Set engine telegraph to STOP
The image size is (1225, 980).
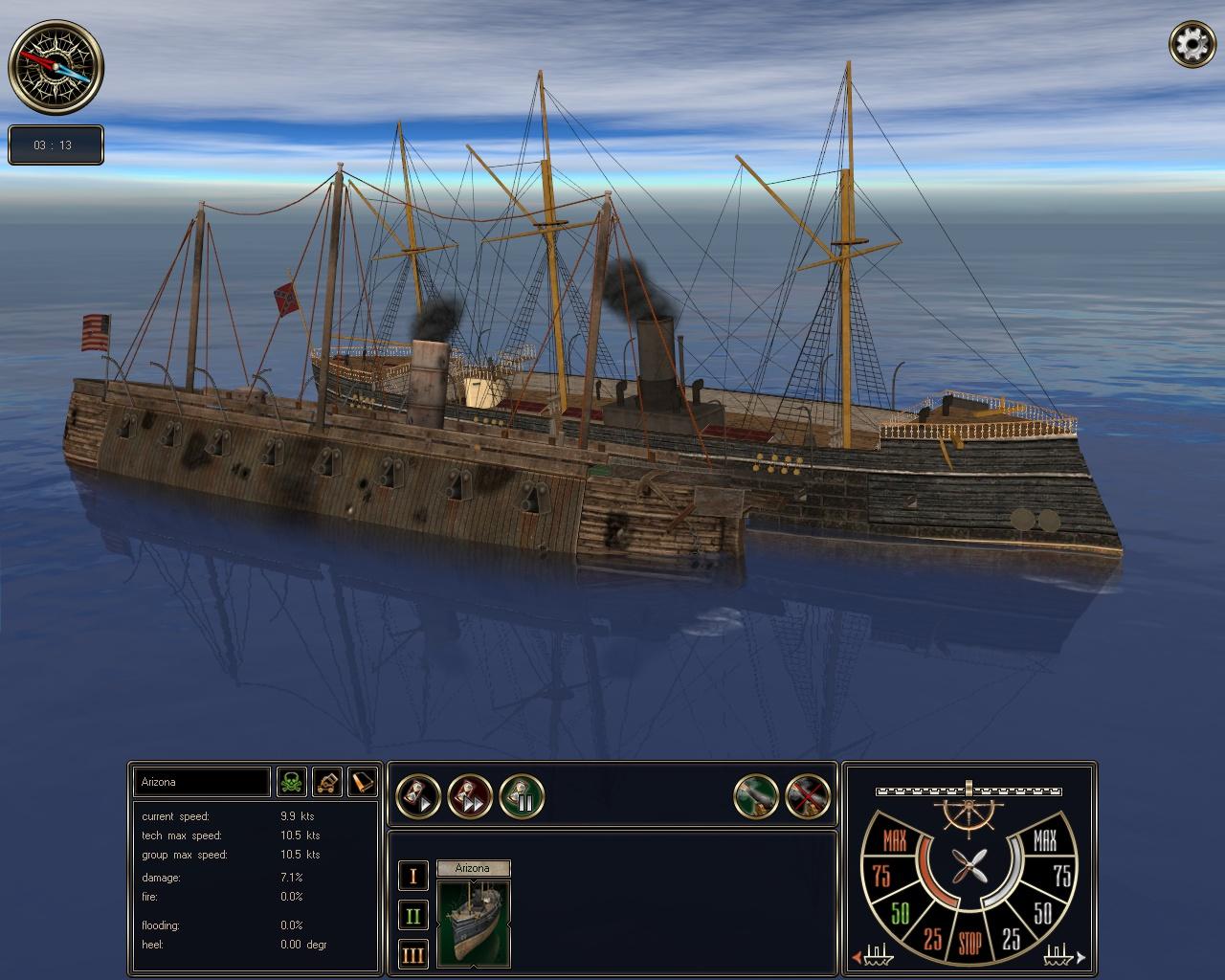970,942
